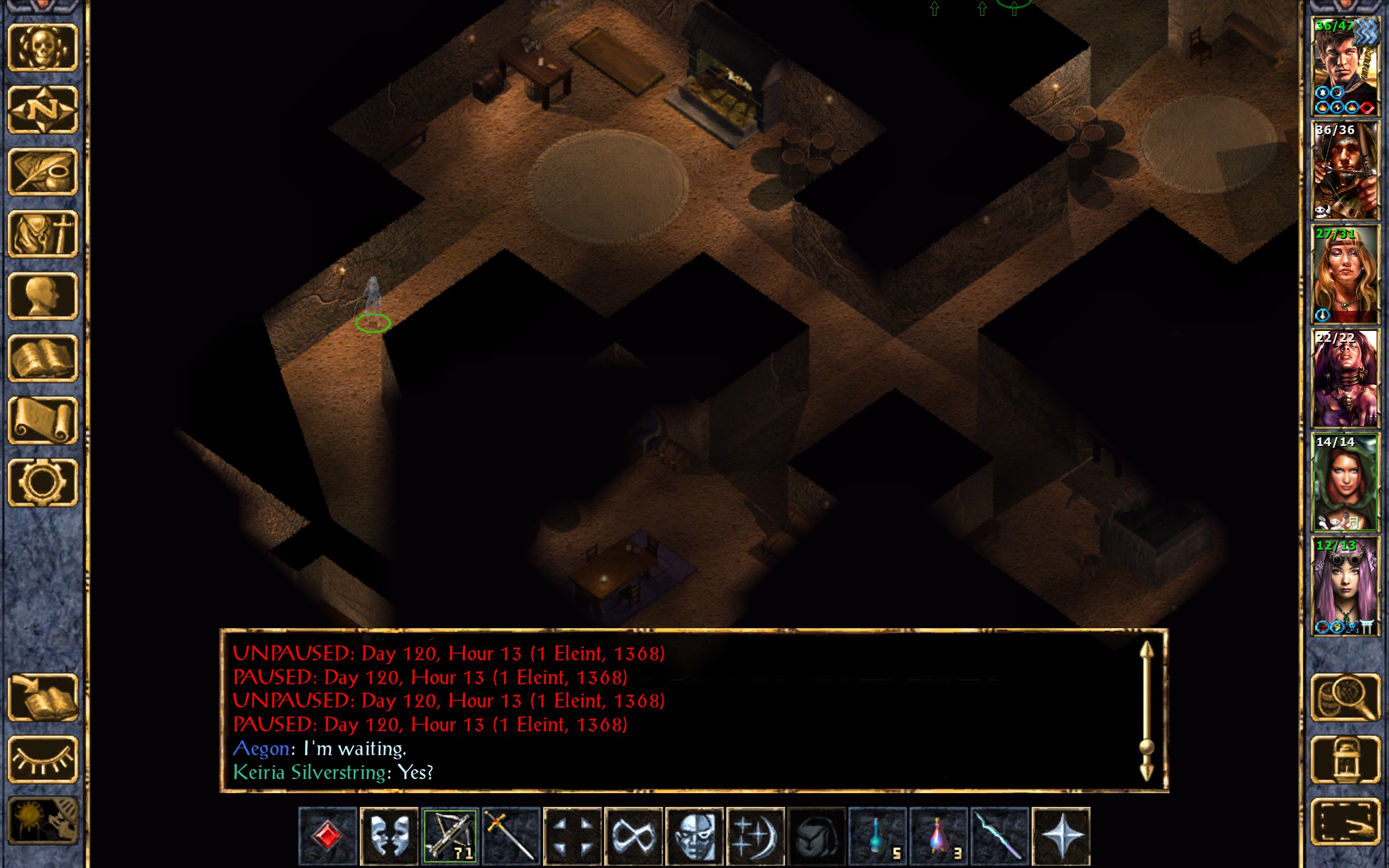Open special abilities with the star icon
This screenshot has height=868, width=1389.
click(x=1061, y=835)
